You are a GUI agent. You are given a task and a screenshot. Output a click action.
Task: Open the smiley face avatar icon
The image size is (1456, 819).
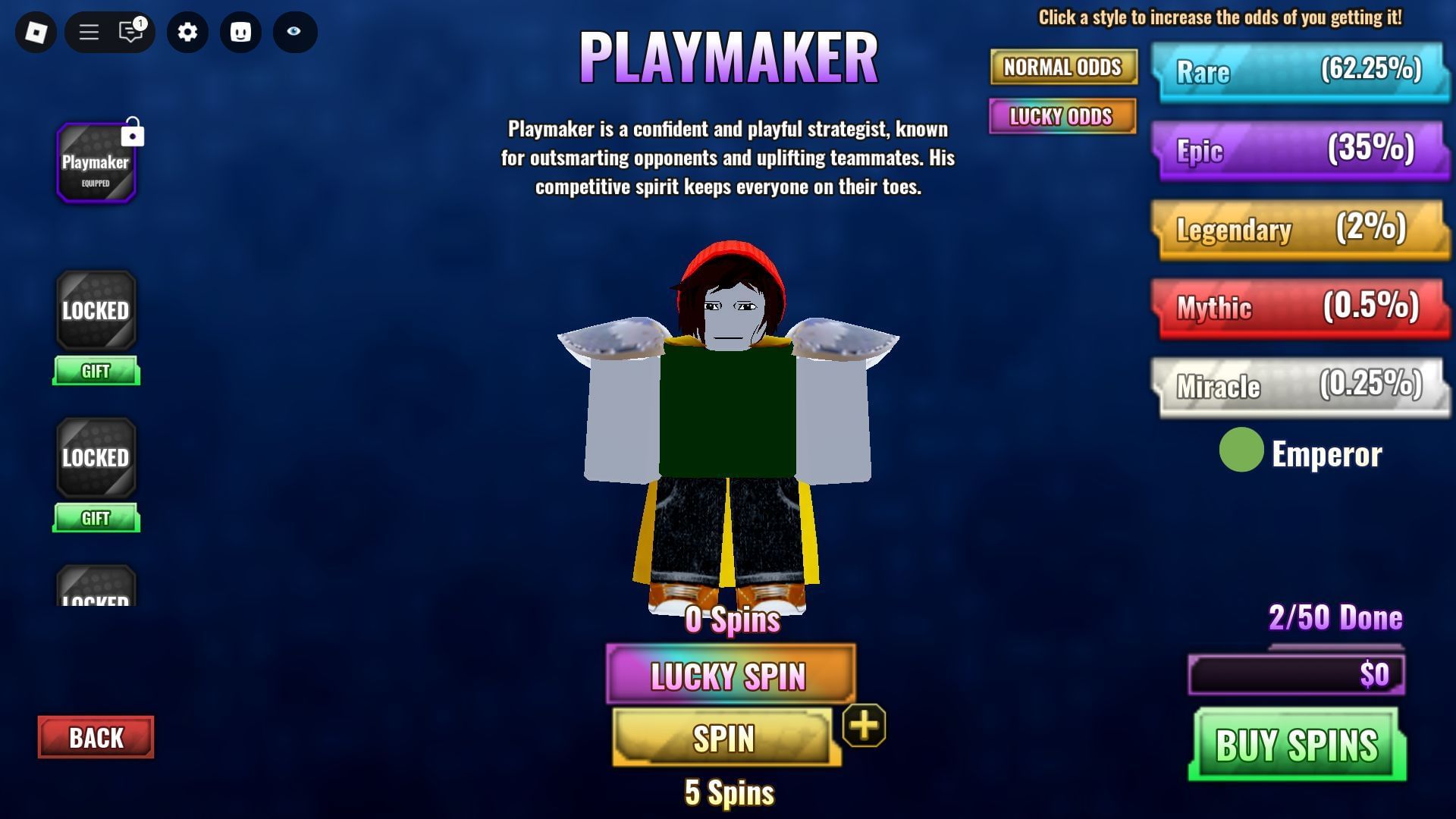tap(240, 32)
